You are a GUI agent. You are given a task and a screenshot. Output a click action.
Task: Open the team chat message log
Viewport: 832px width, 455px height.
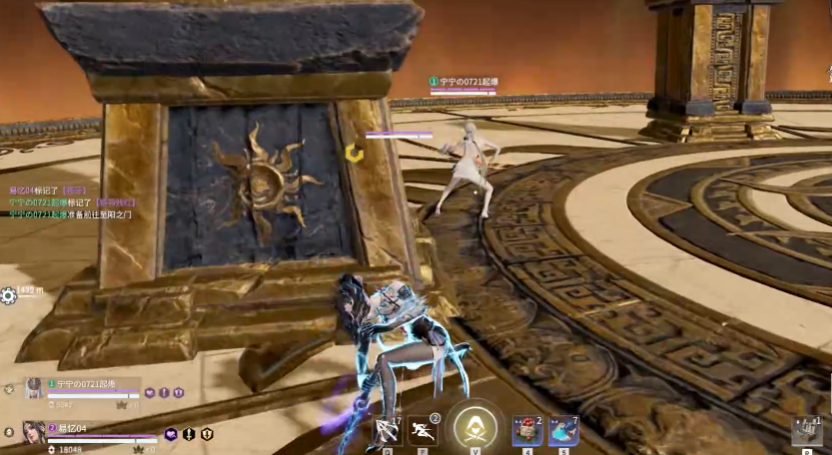[x=70, y=201]
